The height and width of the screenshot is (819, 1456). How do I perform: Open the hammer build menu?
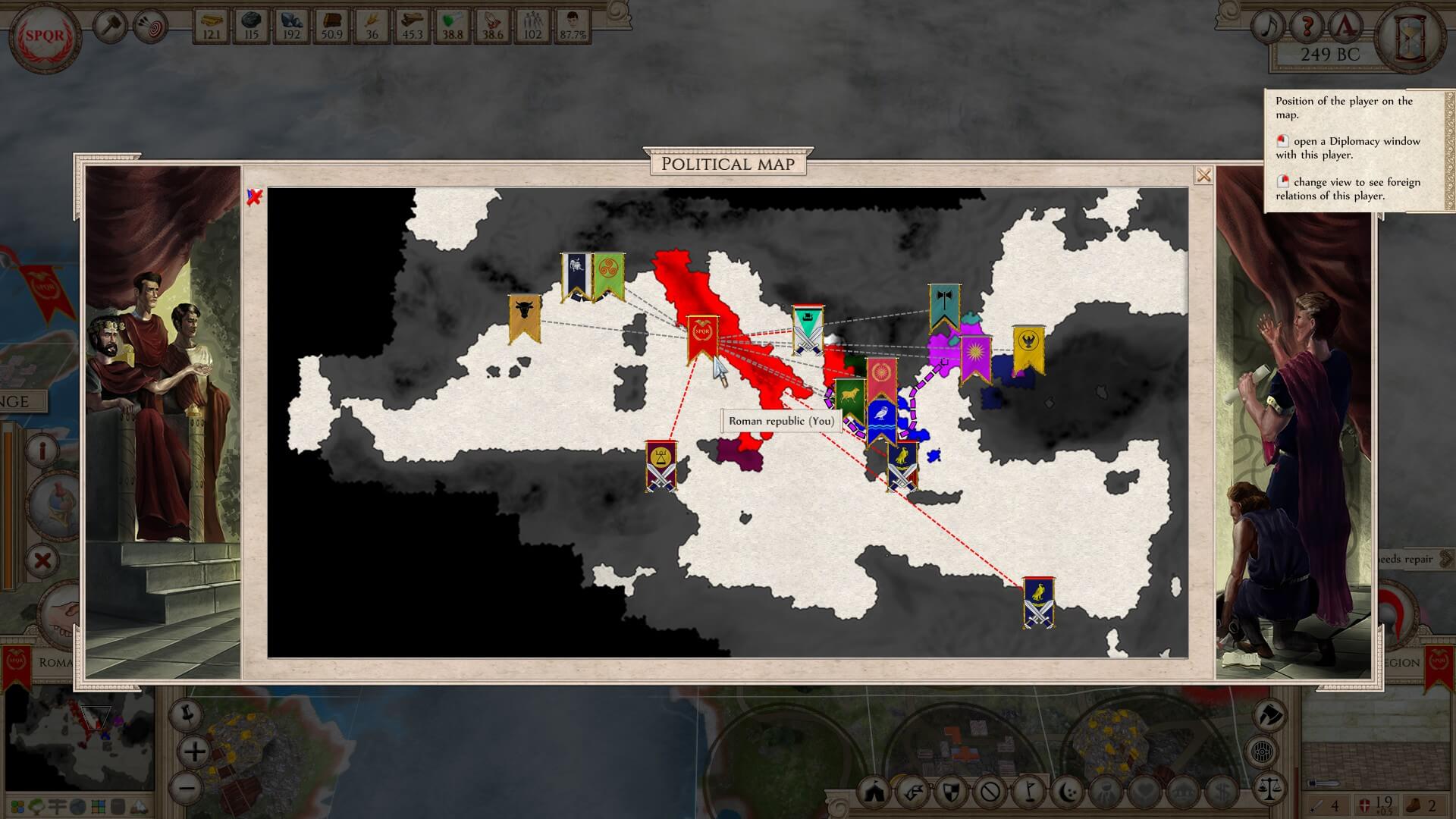[x=111, y=27]
